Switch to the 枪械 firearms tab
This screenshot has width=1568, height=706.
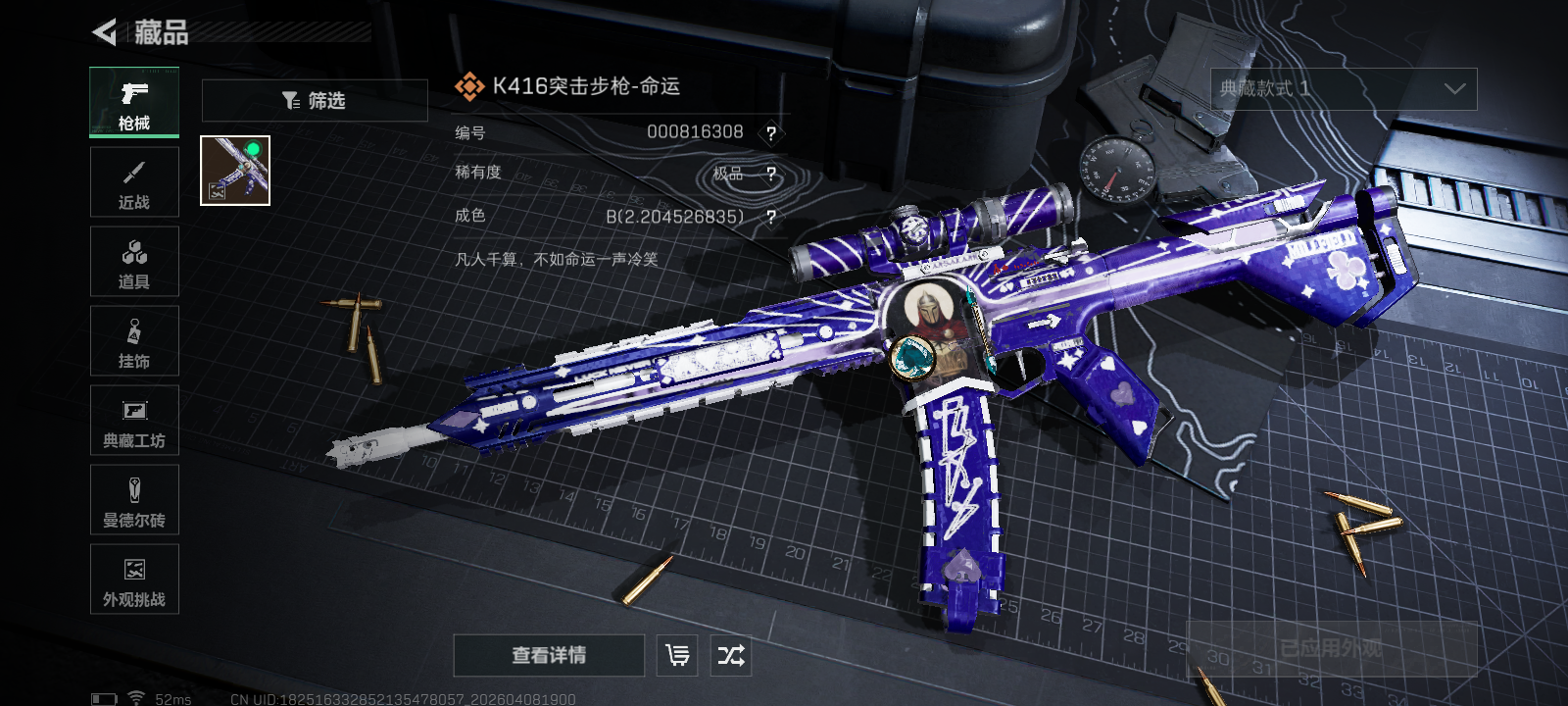[134, 103]
